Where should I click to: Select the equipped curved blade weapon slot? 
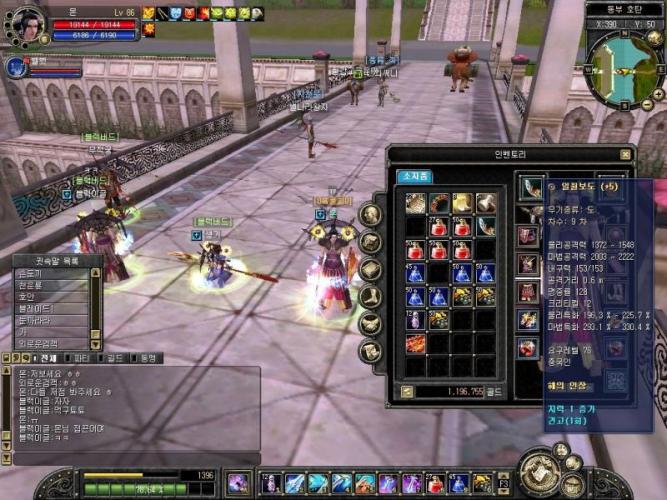pyautogui.click(x=530, y=187)
